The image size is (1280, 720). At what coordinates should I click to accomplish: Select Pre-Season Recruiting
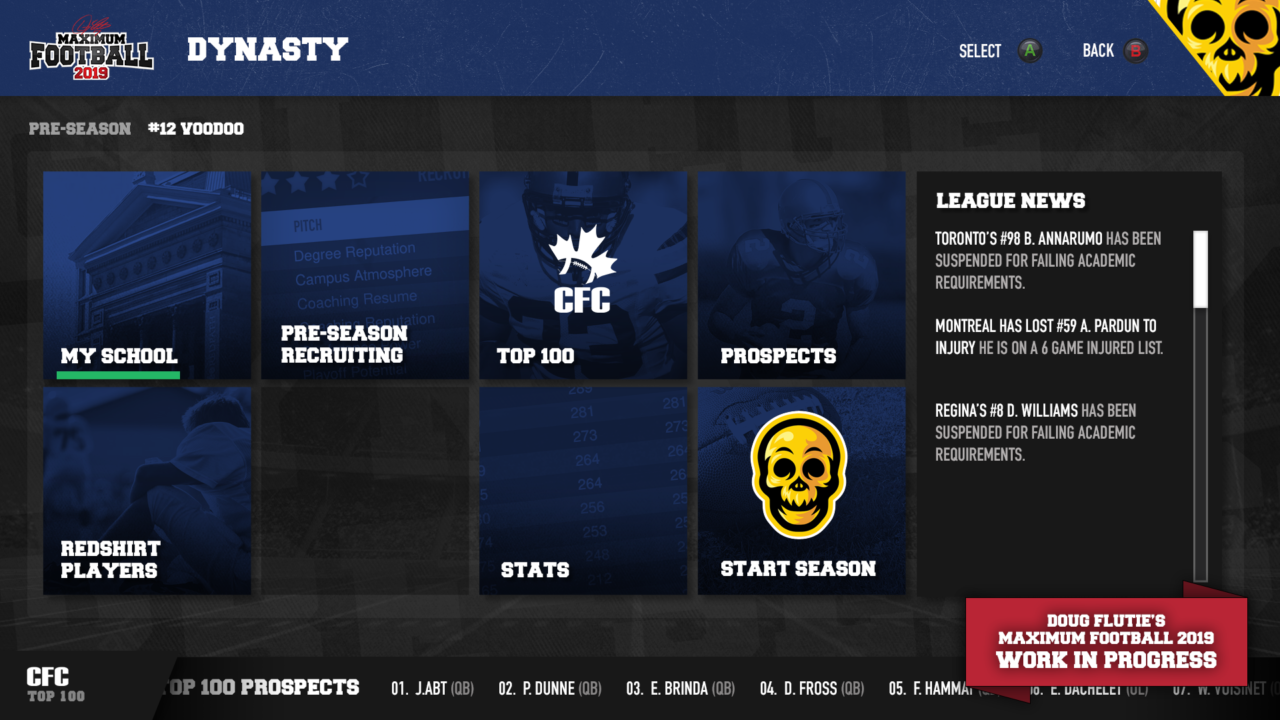point(364,276)
